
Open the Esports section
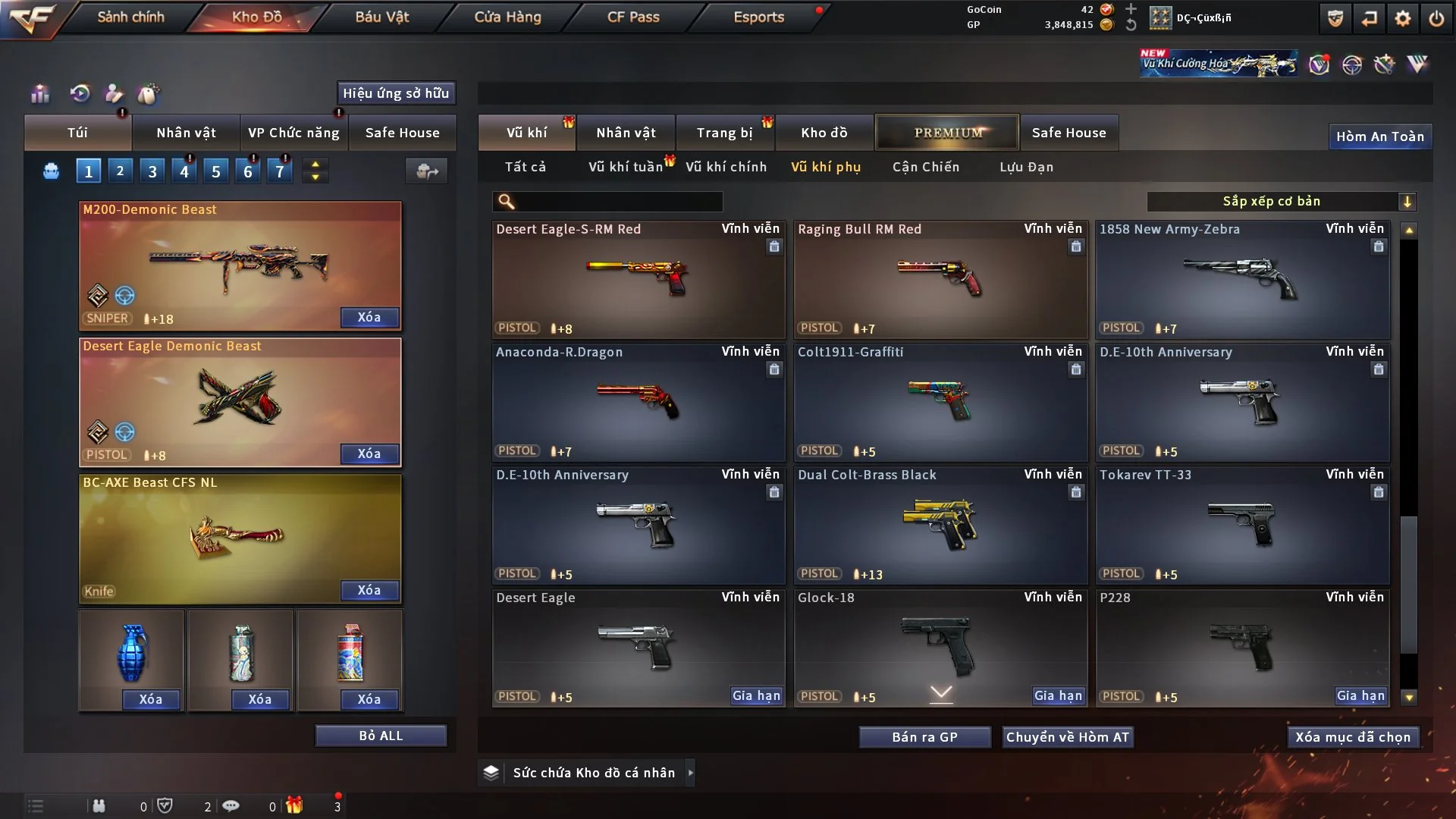click(x=758, y=17)
